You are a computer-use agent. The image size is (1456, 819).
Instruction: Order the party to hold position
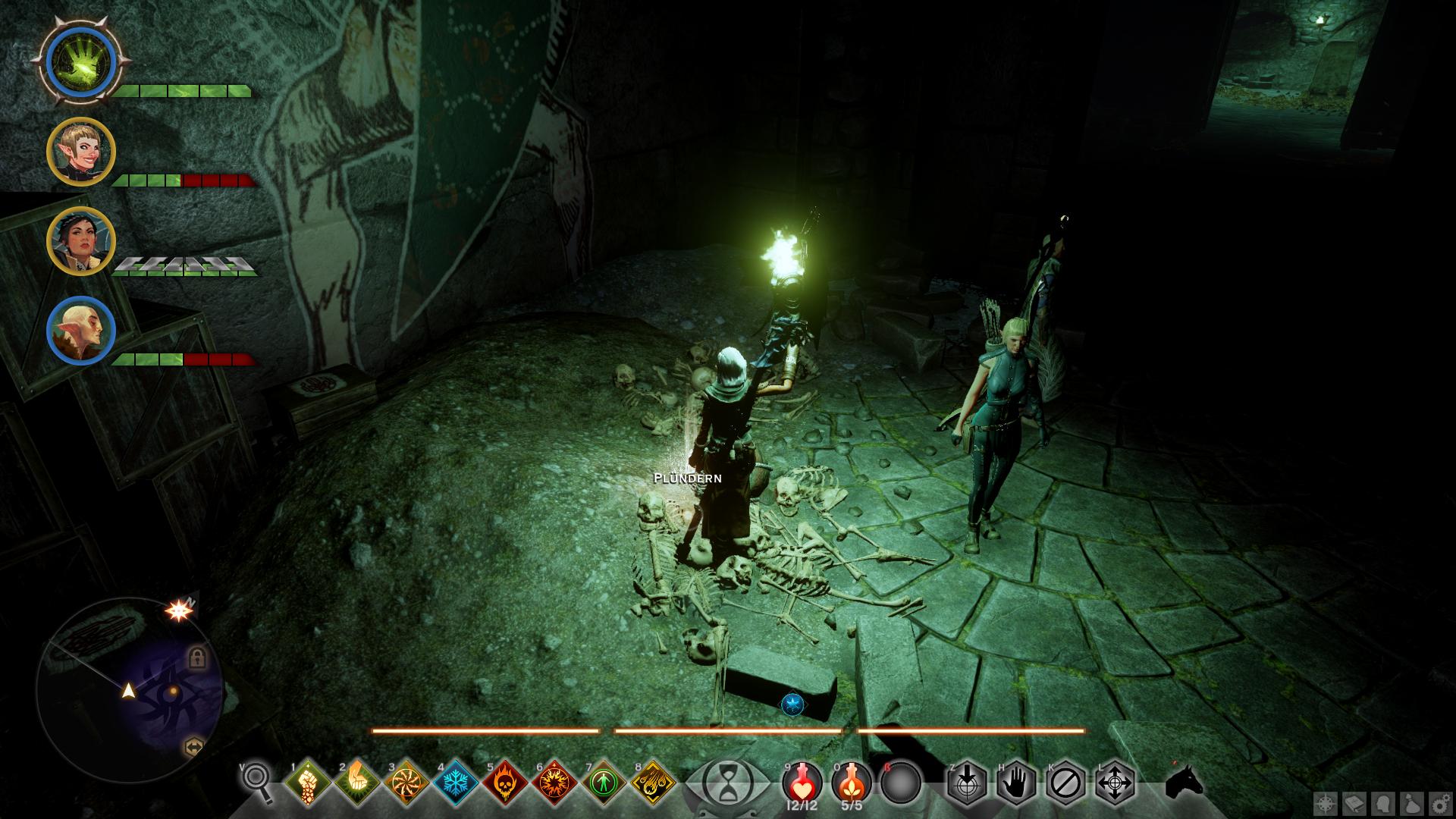click(x=1015, y=781)
